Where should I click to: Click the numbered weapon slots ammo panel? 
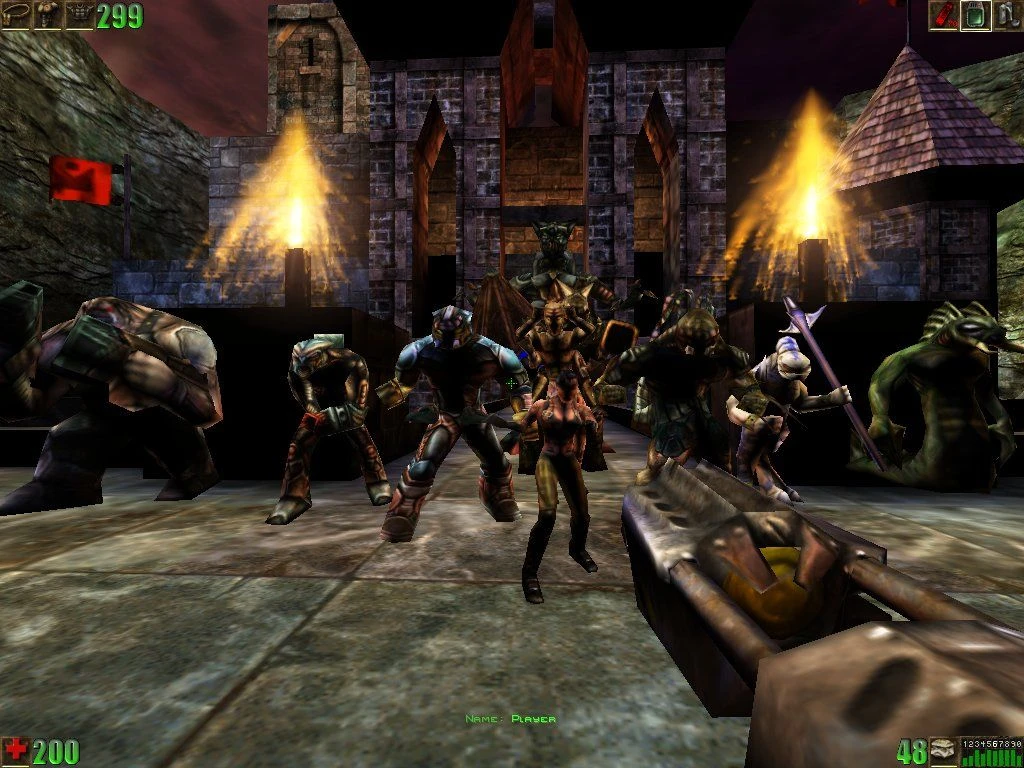(x=991, y=751)
